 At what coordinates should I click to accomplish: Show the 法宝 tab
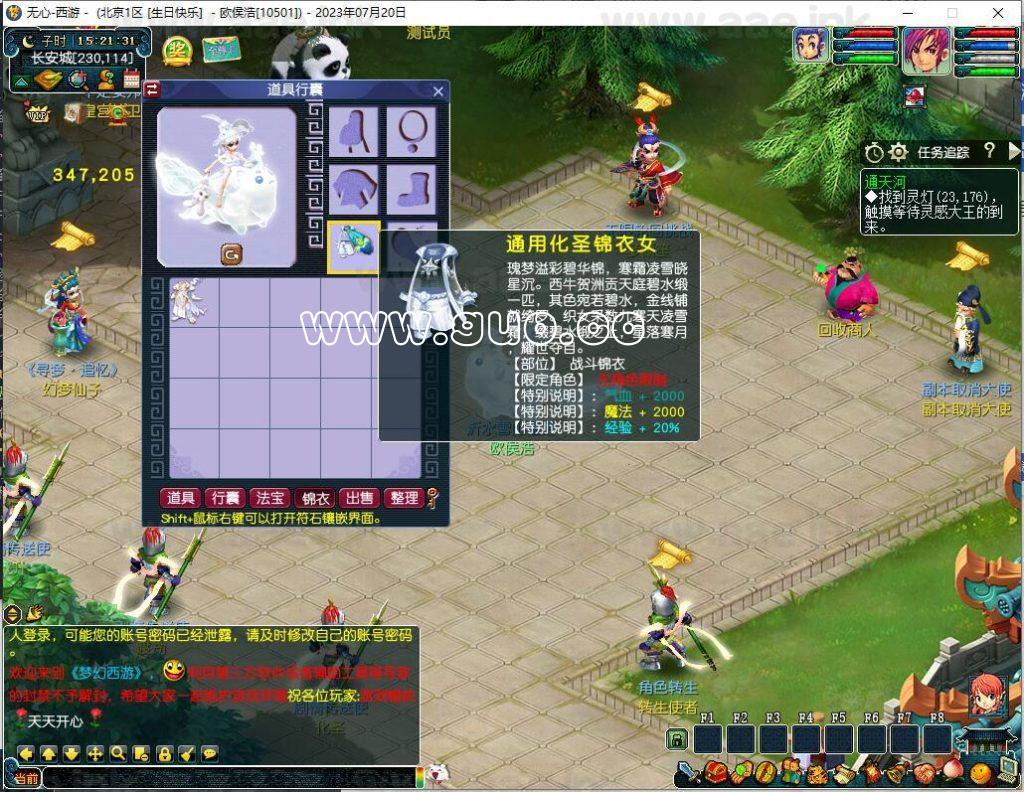coord(271,498)
